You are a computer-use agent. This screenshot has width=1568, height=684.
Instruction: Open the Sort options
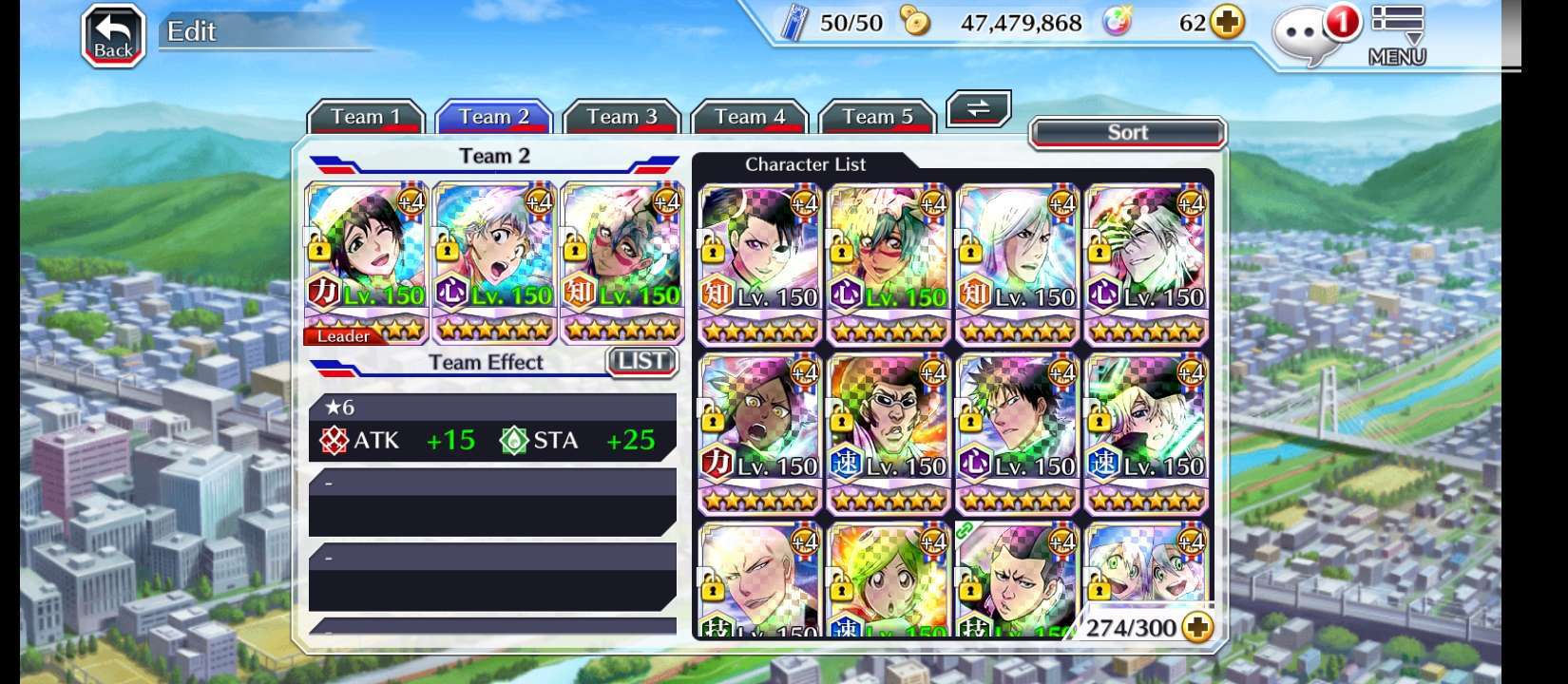pos(1128,133)
